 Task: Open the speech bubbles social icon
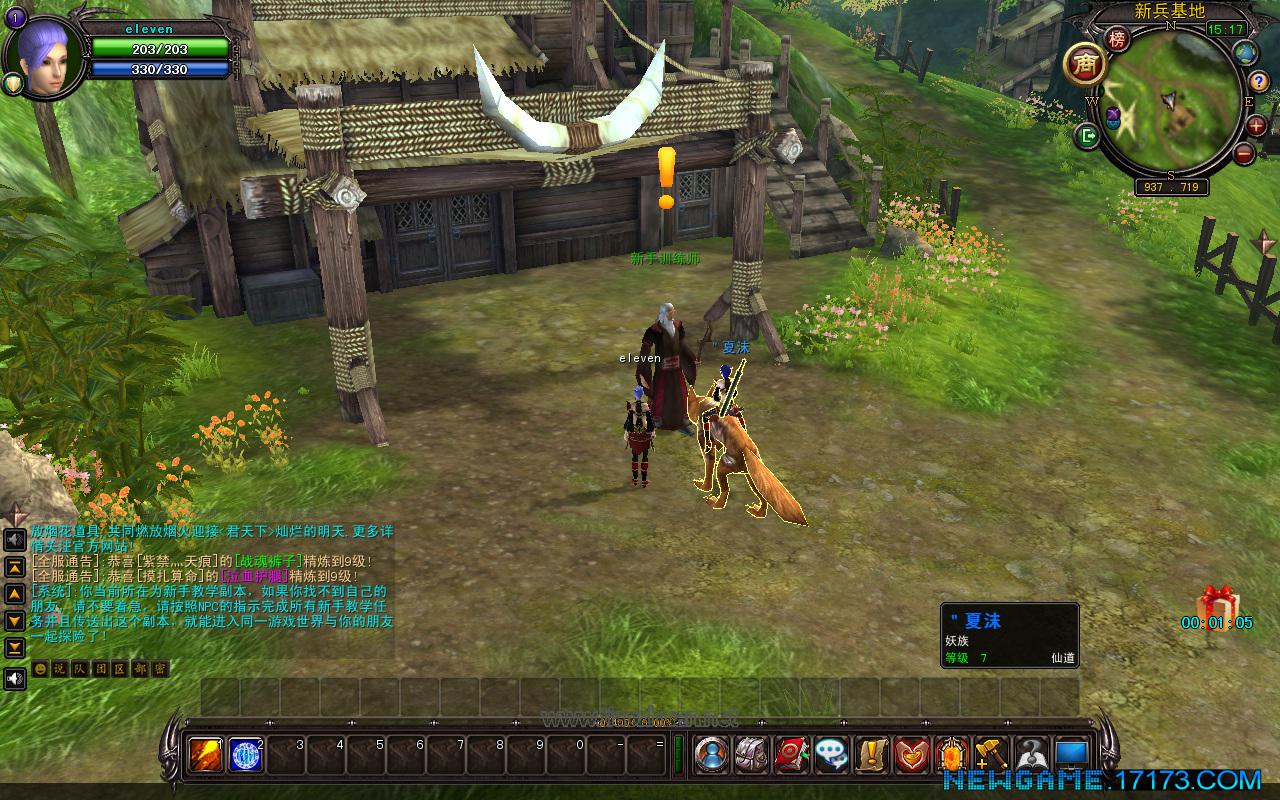click(831, 755)
